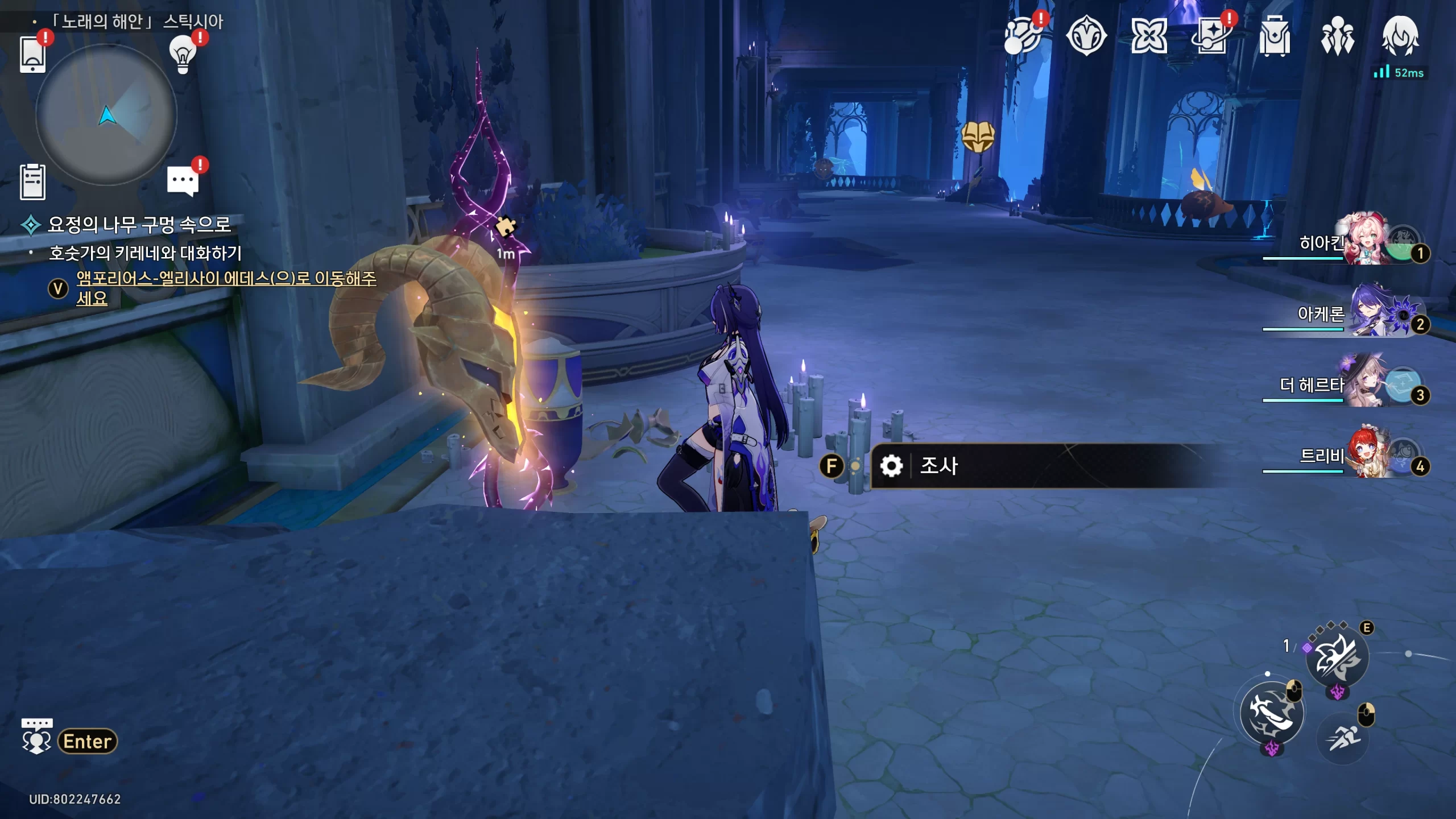The height and width of the screenshot is (819, 1456).
Task: Open the lightbulb tips icon
Action: [x=183, y=55]
